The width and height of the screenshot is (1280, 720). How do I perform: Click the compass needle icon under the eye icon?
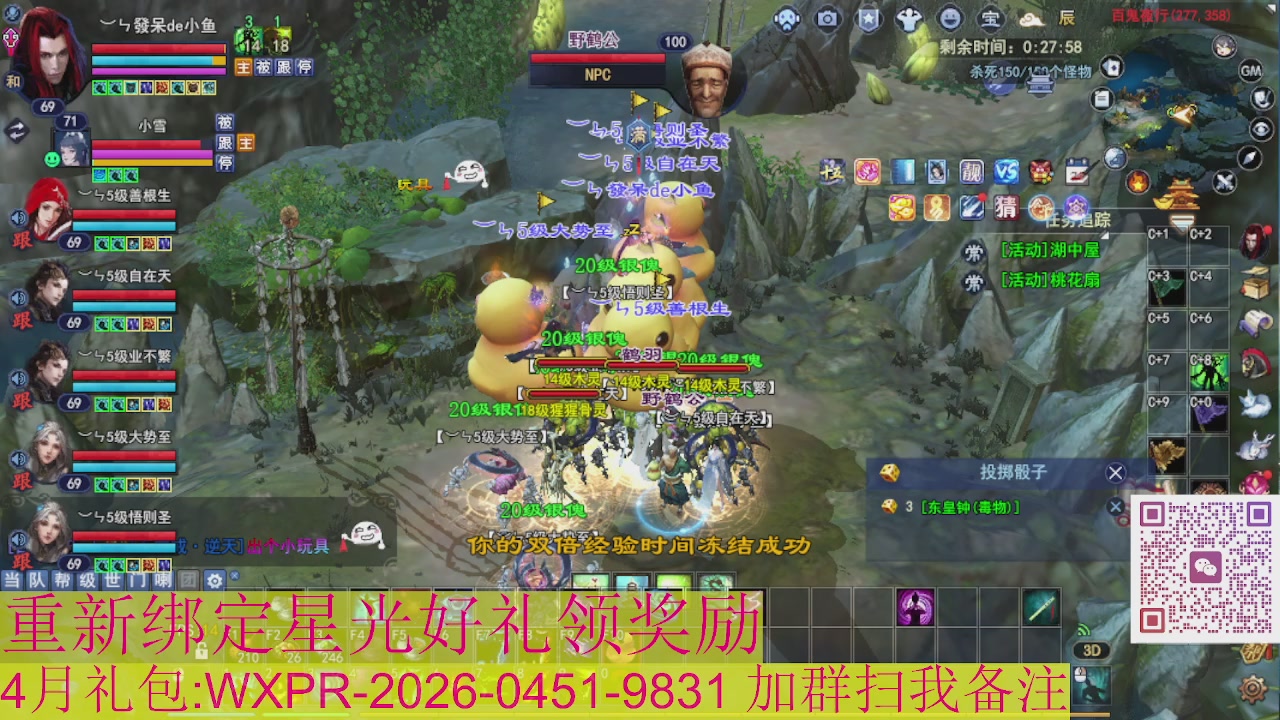pyautogui.click(x=1248, y=158)
